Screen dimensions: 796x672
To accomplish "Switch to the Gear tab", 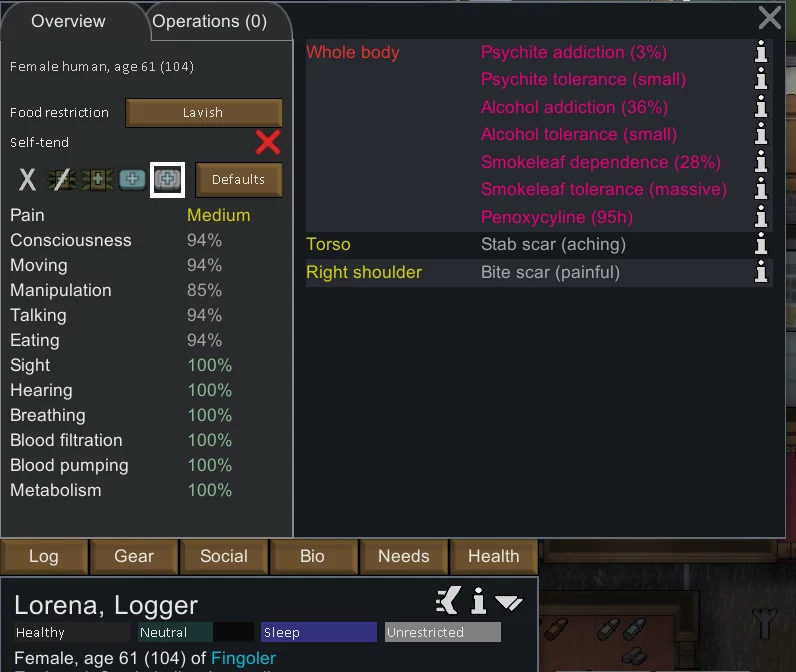I will [x=134, y=557].
